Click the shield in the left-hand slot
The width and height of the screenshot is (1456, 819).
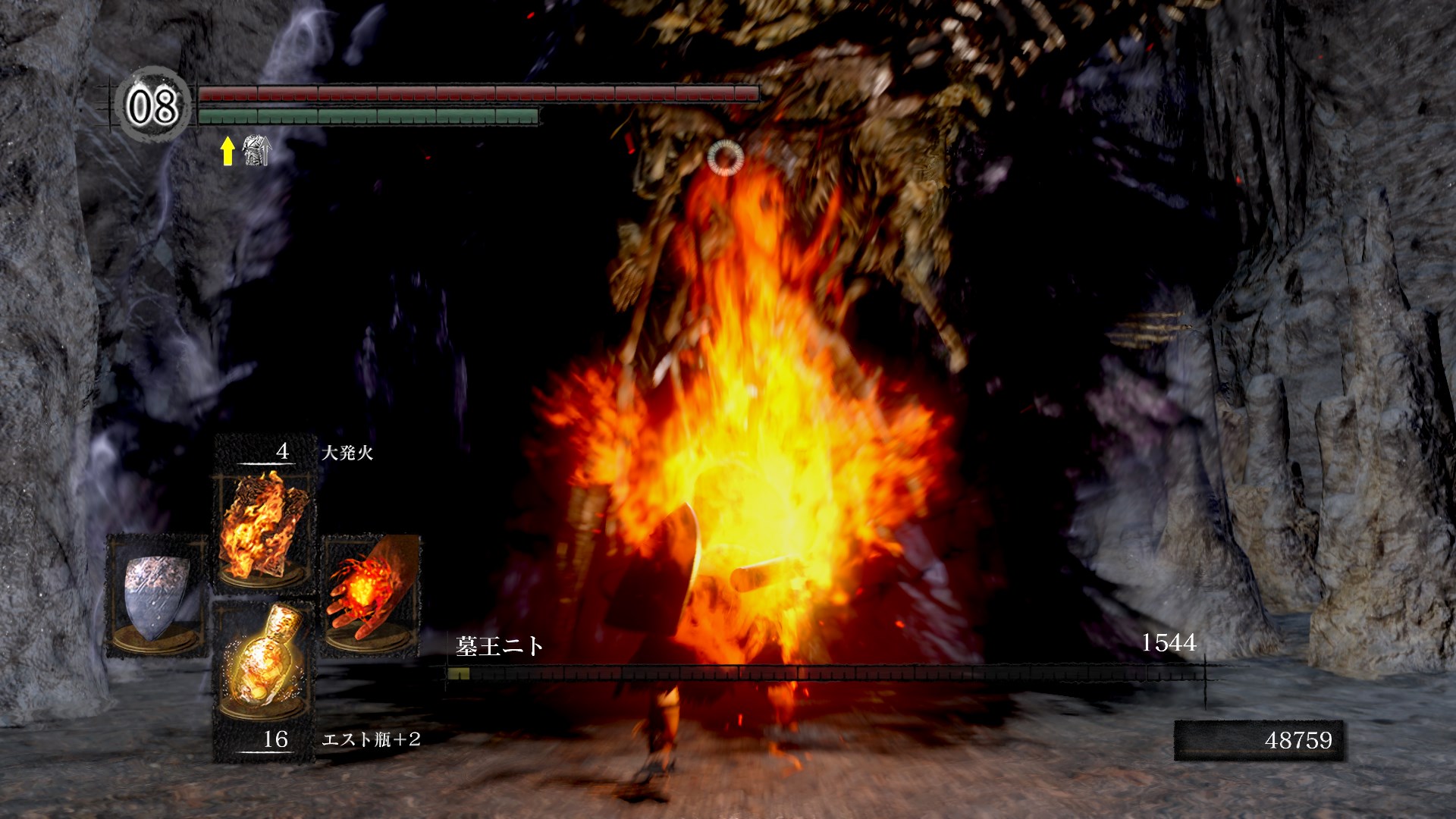click(156, 595)
